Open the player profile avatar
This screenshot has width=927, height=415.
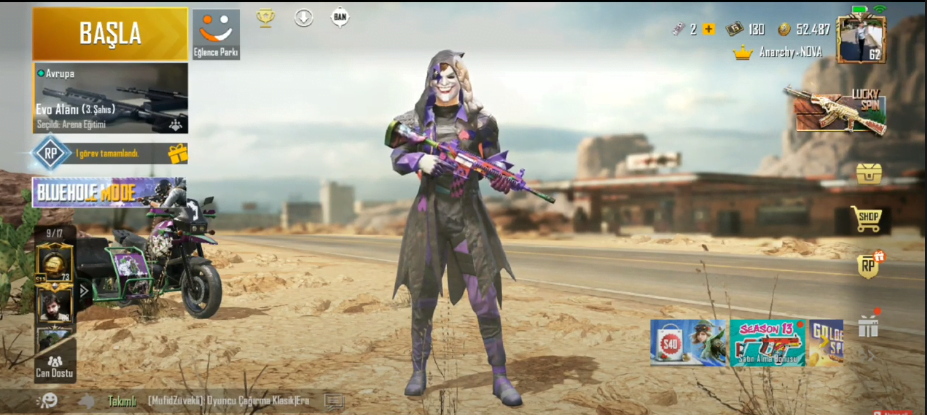860,38
